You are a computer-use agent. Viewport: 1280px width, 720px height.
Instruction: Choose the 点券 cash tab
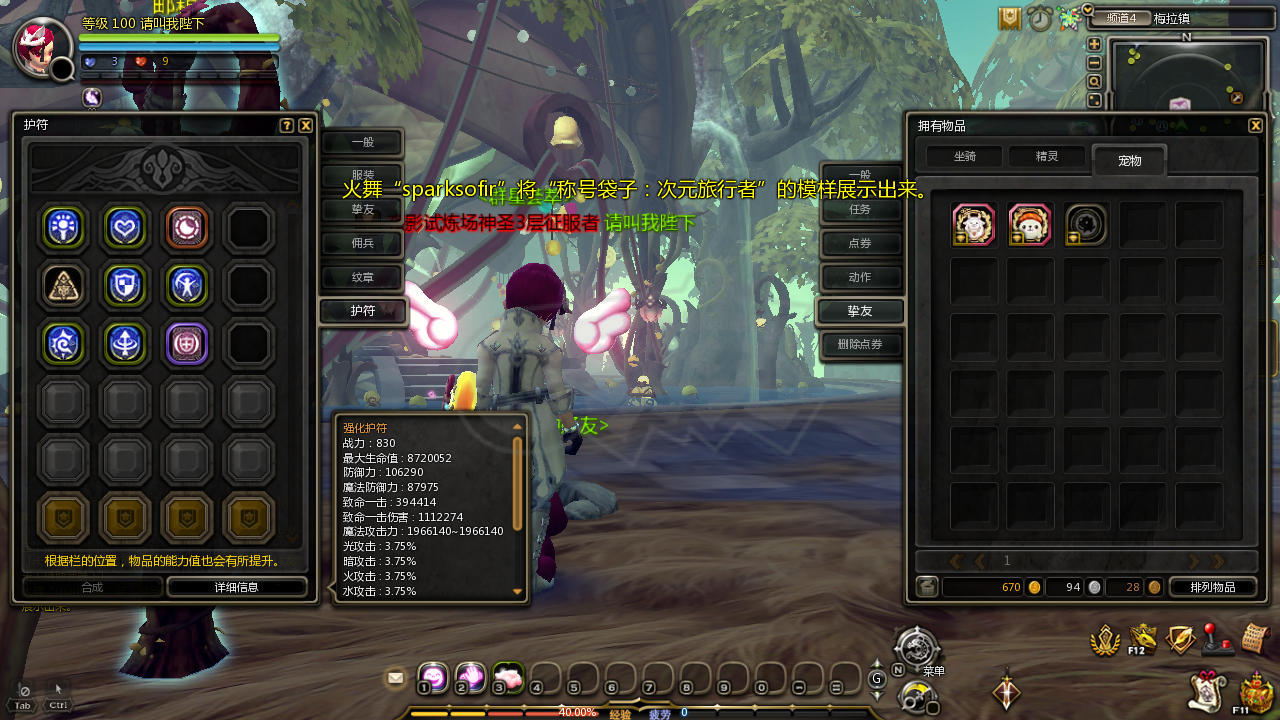point(860,244)
